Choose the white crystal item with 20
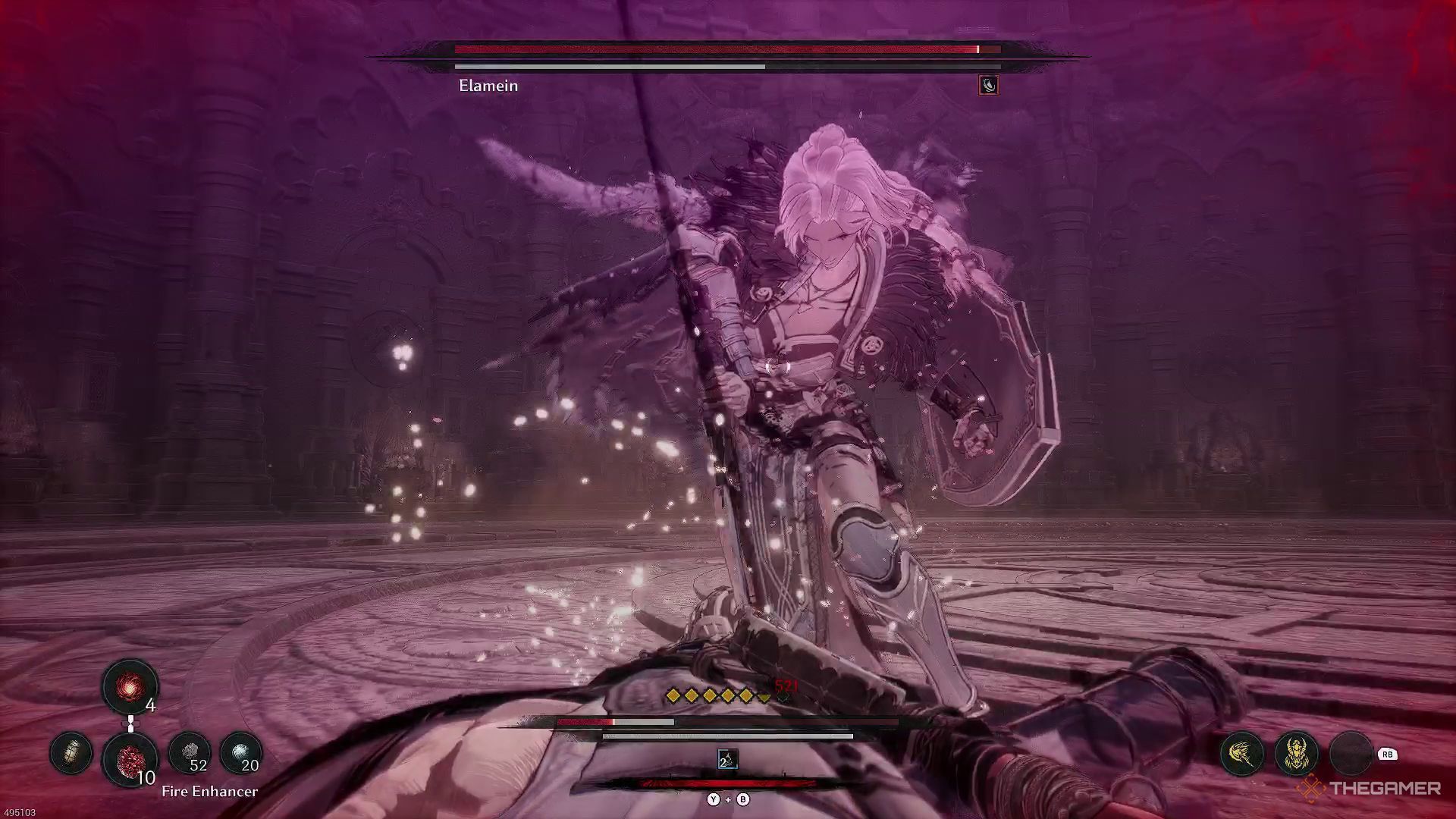The width and height of the screenshot is (1456, 819). pos(241,753)
